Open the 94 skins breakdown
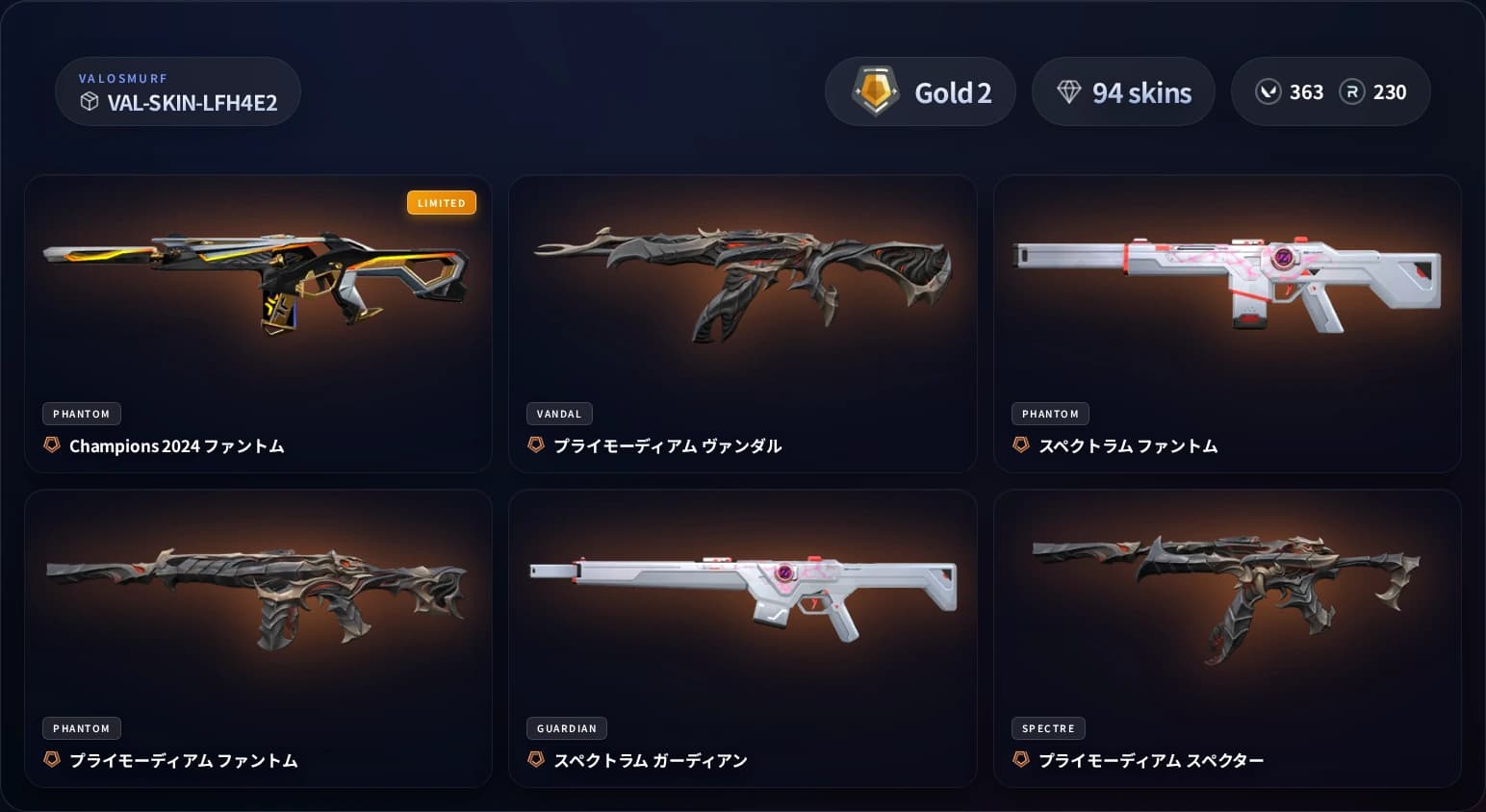 coord(1123,91)
